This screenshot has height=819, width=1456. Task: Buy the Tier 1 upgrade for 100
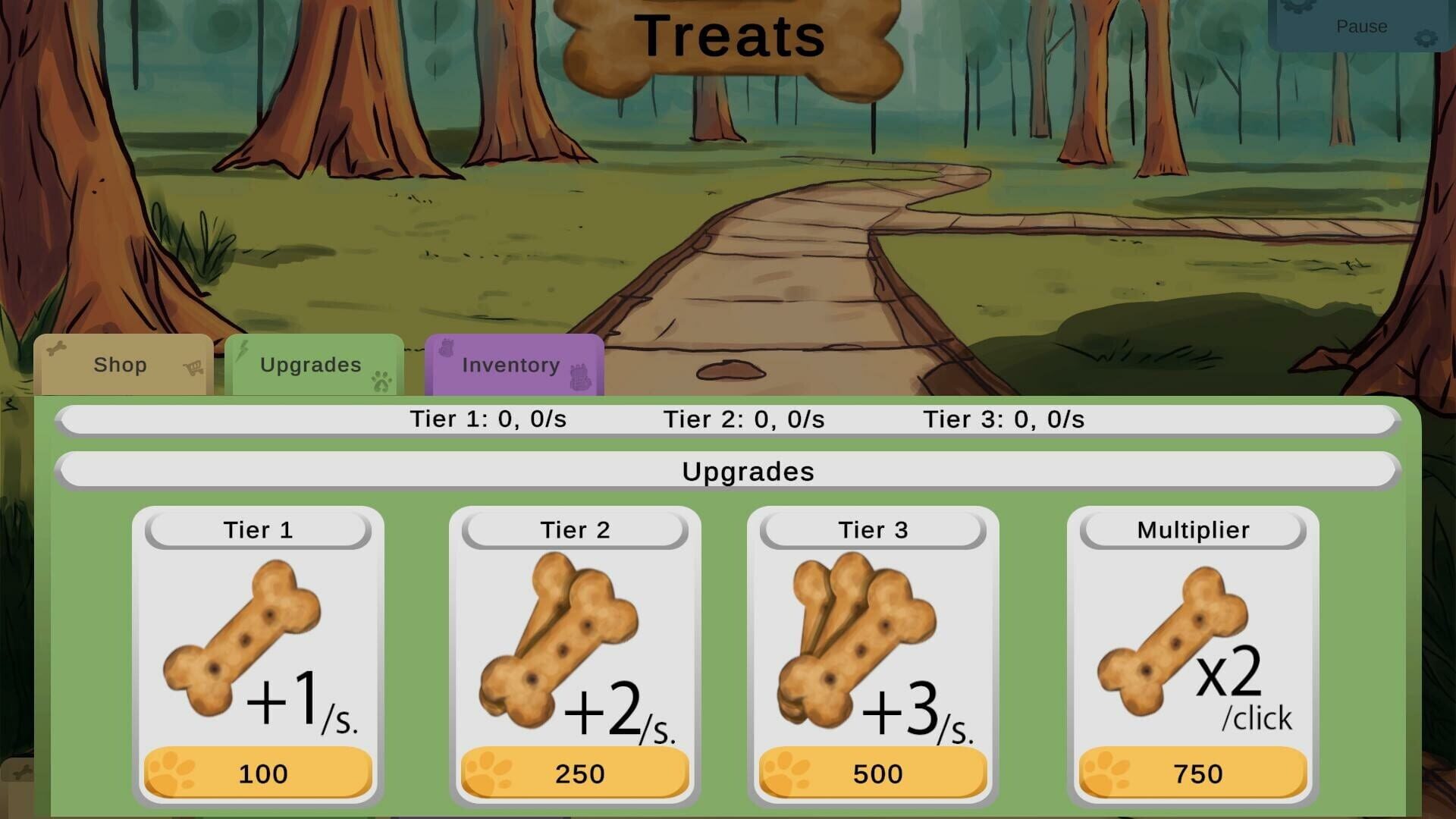point(258,773)
